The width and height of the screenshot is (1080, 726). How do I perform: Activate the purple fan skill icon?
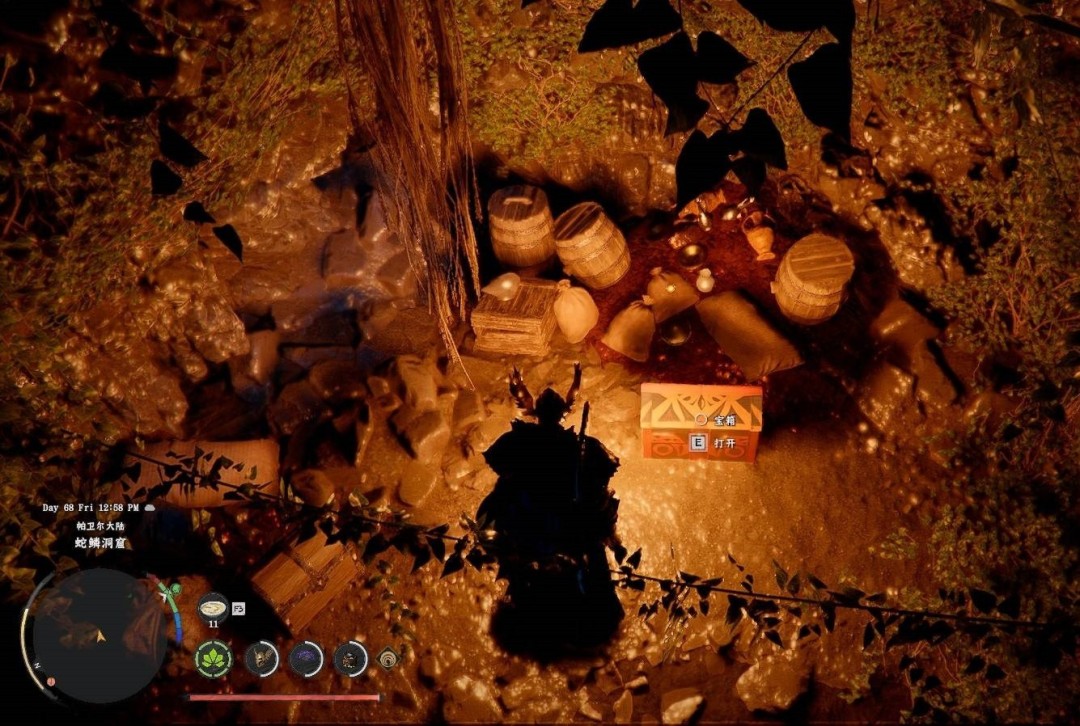pyautogui.click(x=306, y=658)
